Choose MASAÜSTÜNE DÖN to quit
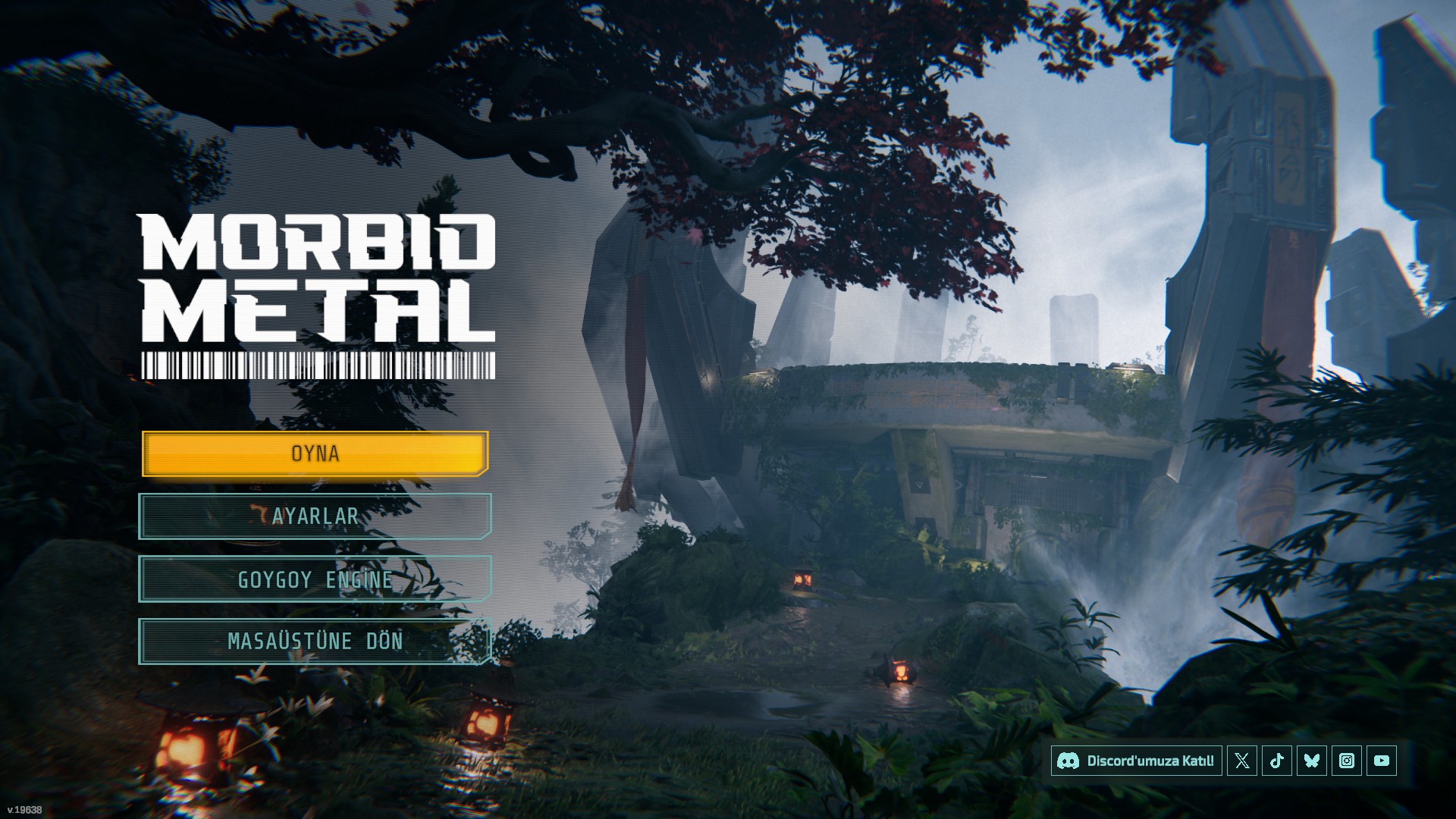This screenshot has height=819, width=1456. pyautogui.click(x=315, y=642)
